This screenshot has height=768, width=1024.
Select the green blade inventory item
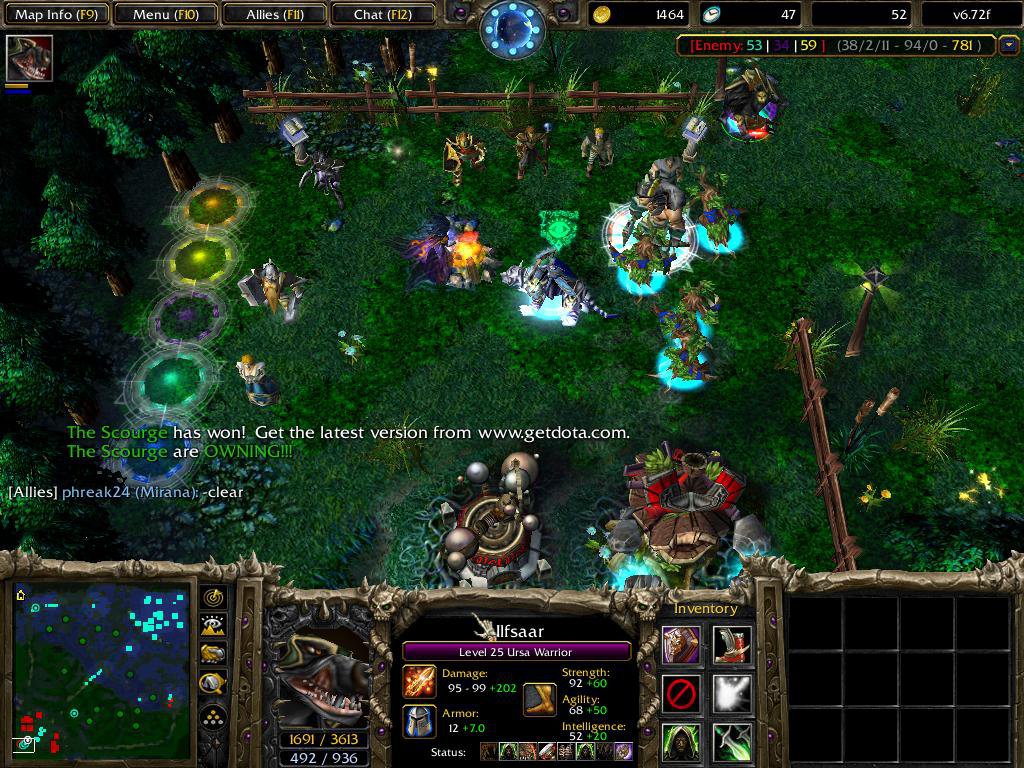(x=732, y=741)
